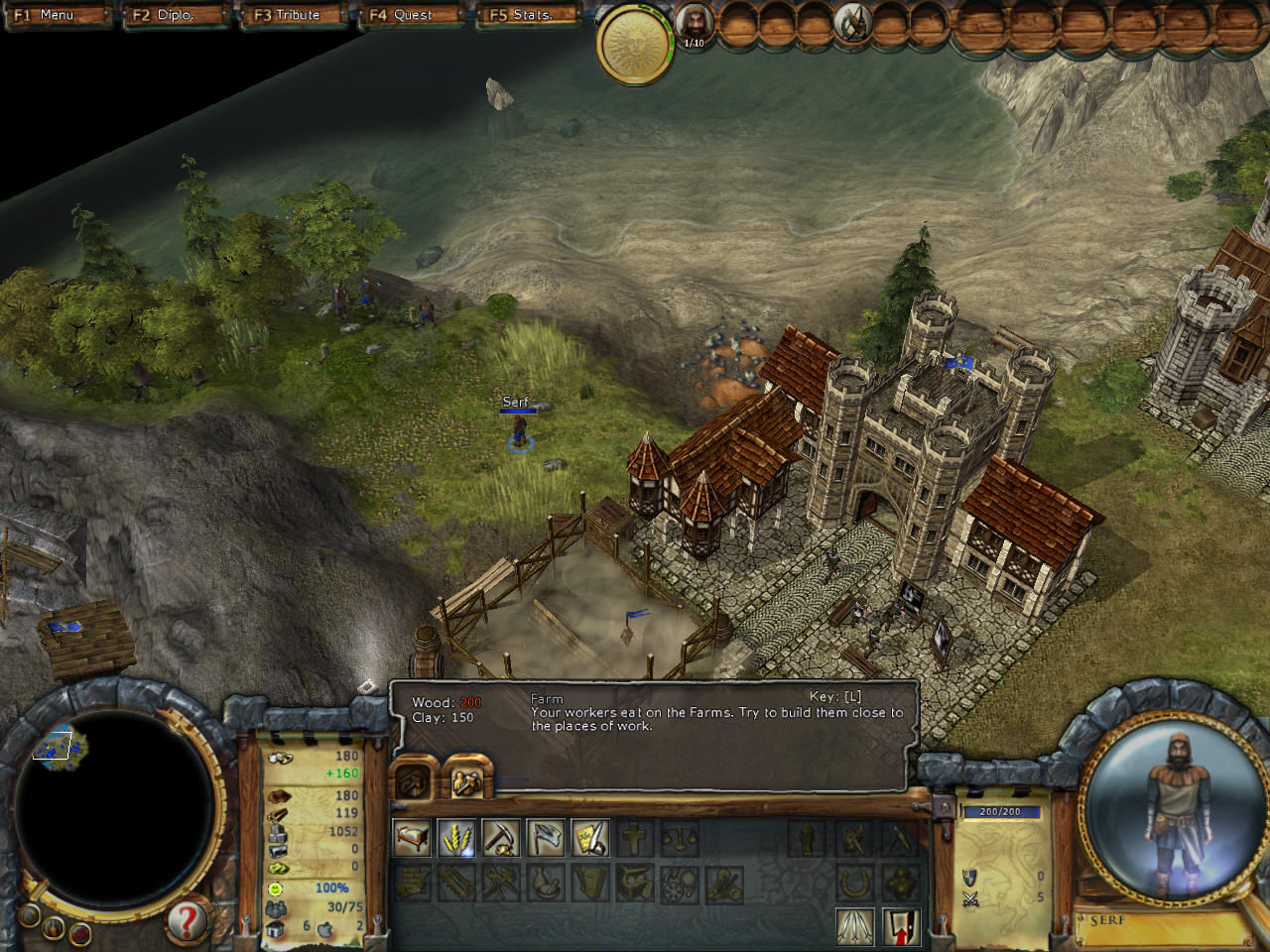
Task: Select the Residence building icon
Action: click(x=412, y=838)
